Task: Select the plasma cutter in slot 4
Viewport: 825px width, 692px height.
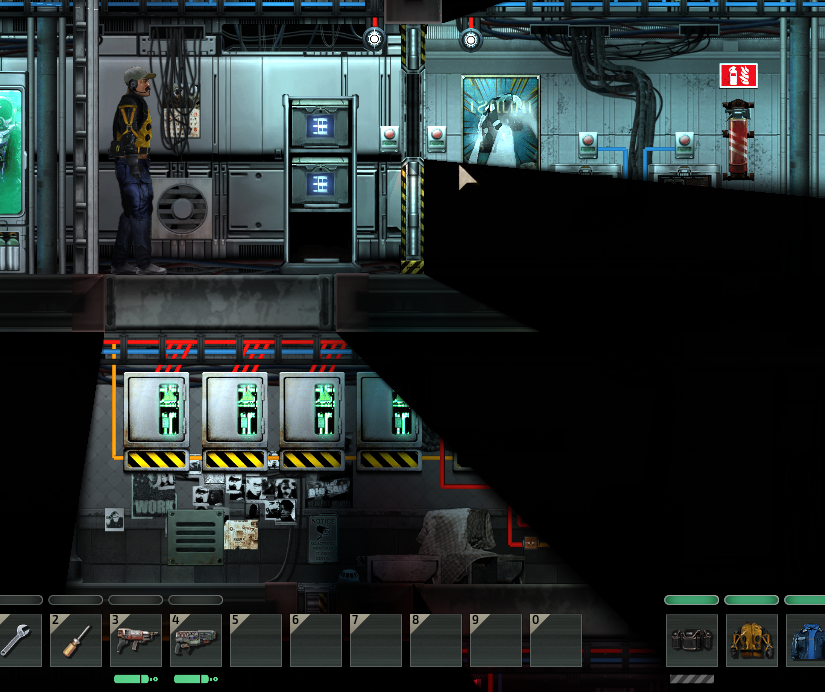Action: coord(196,641)
